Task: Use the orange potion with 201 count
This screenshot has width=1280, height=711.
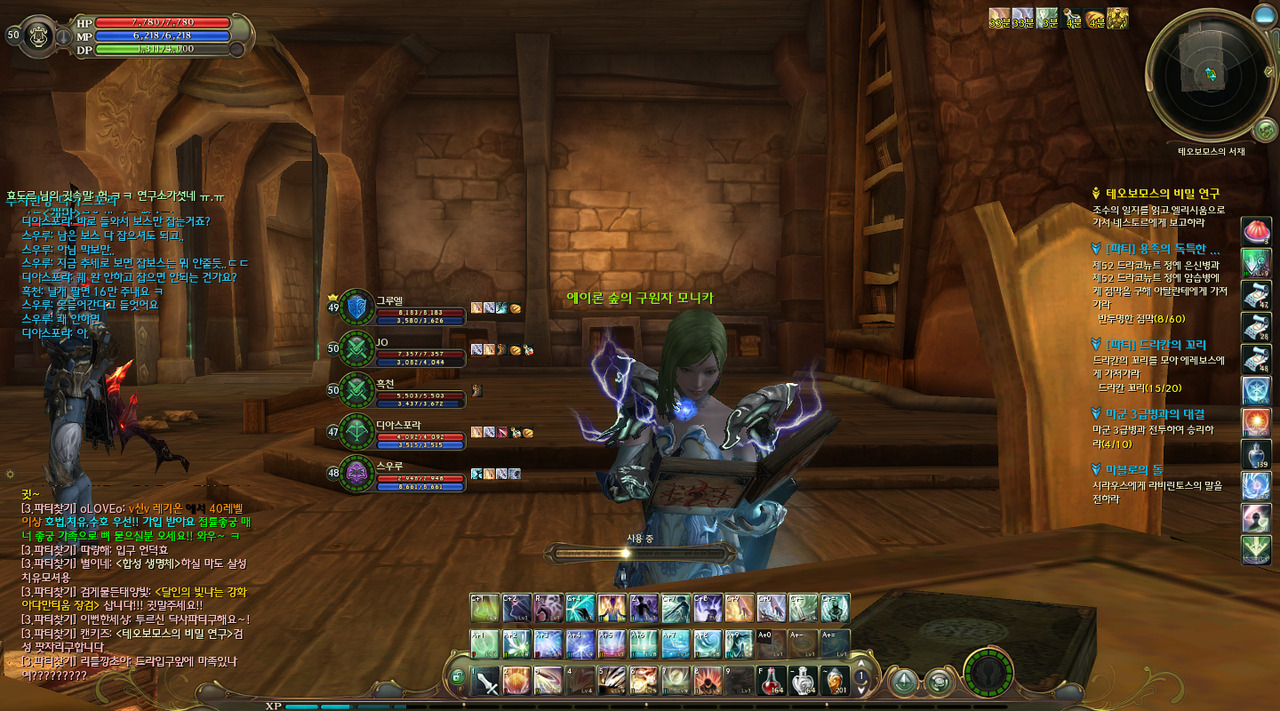Action: (x=835, y=681)
